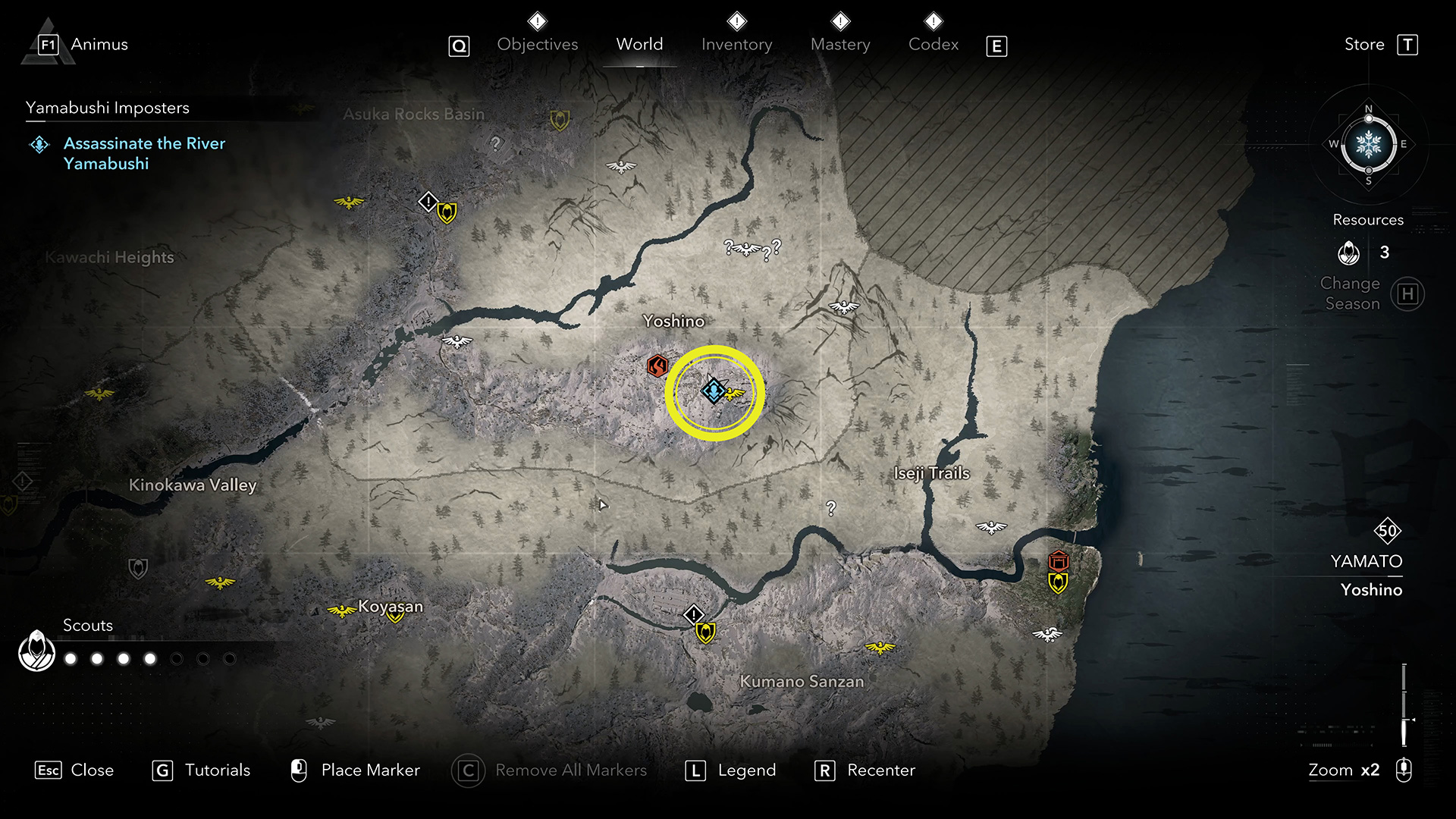Open the Codex tab

pos(934,45)
